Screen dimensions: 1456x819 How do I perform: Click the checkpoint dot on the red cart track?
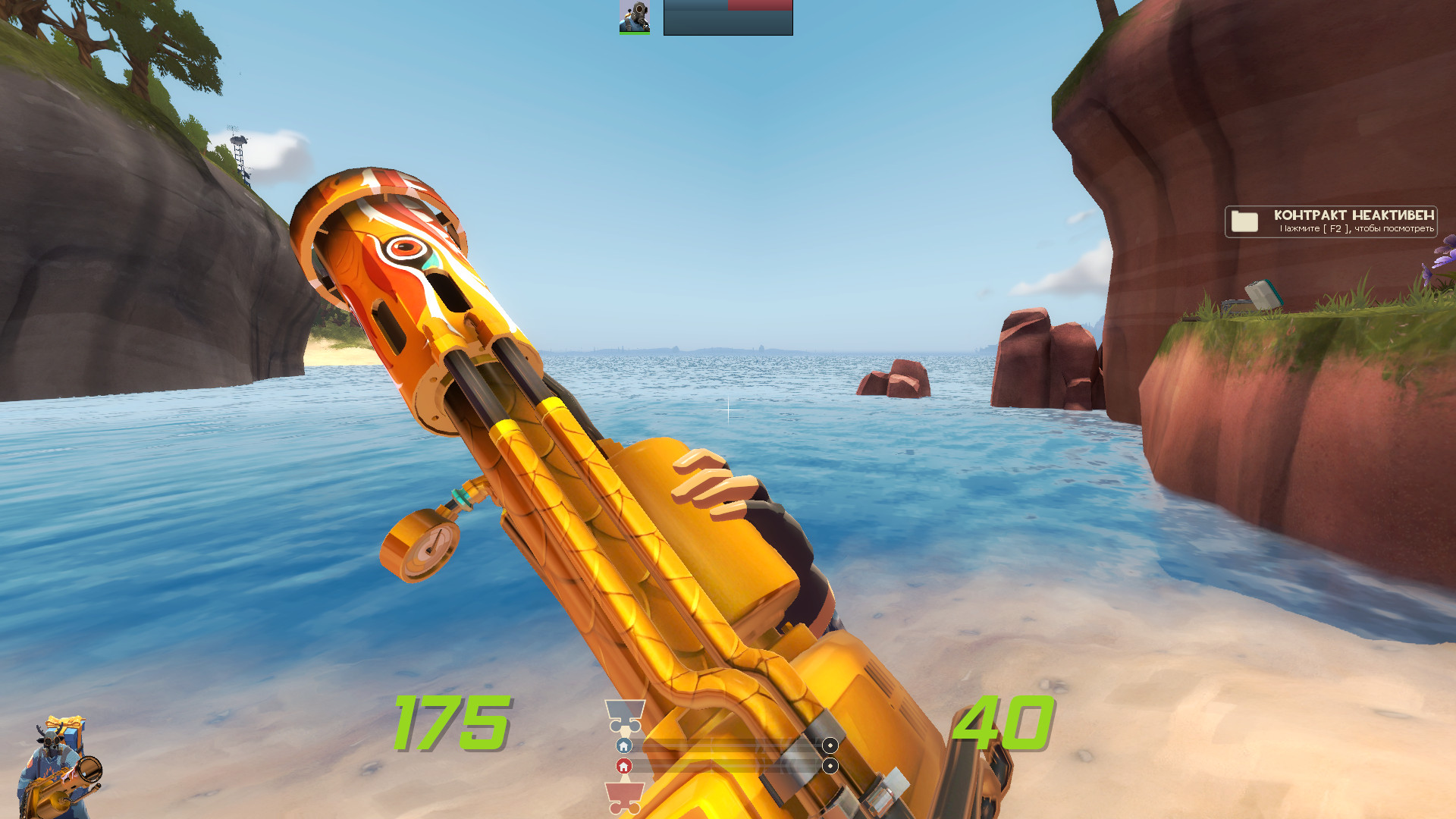(x=830, y=766)
